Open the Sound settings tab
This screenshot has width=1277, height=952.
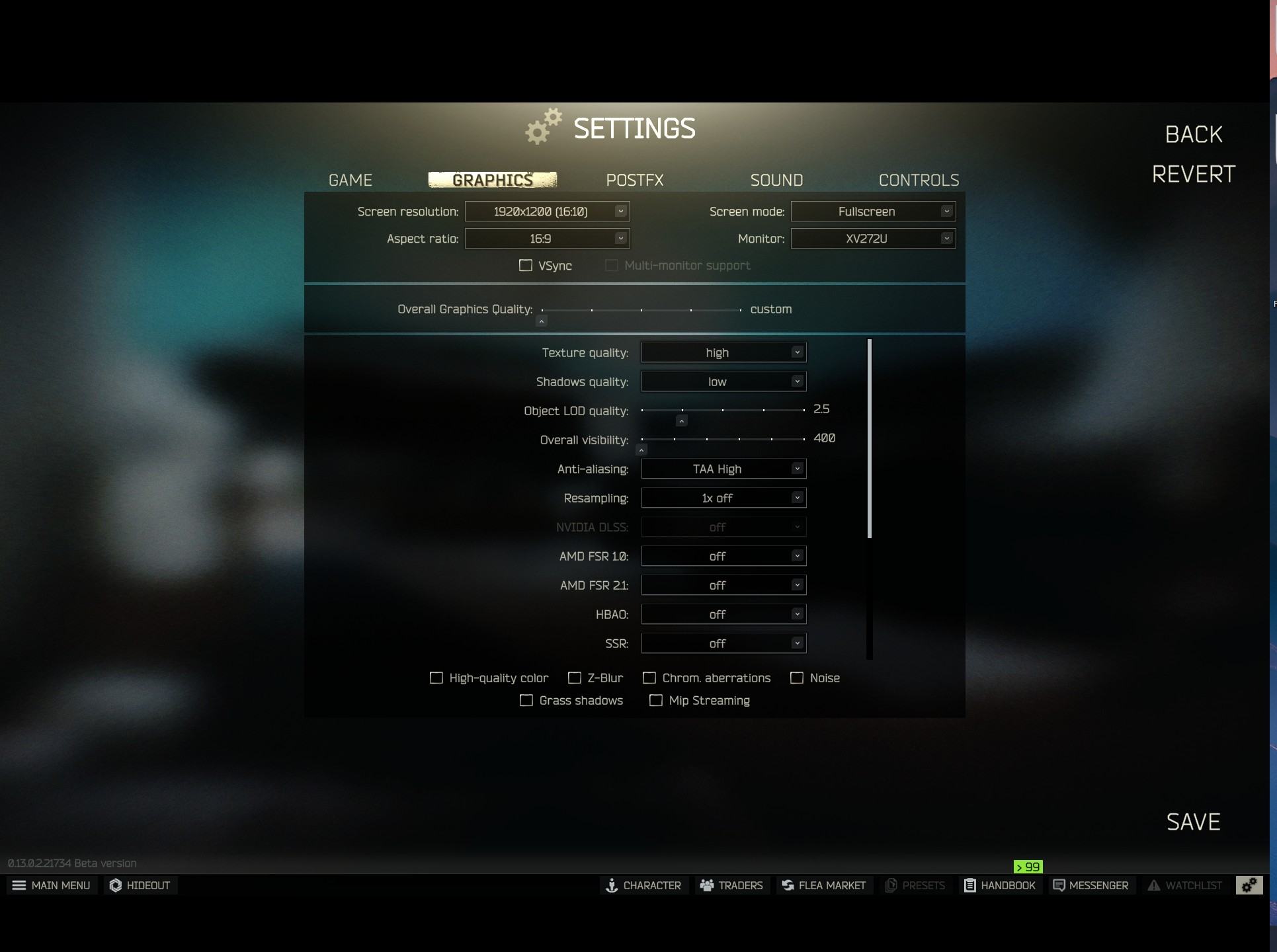[776, 180]
